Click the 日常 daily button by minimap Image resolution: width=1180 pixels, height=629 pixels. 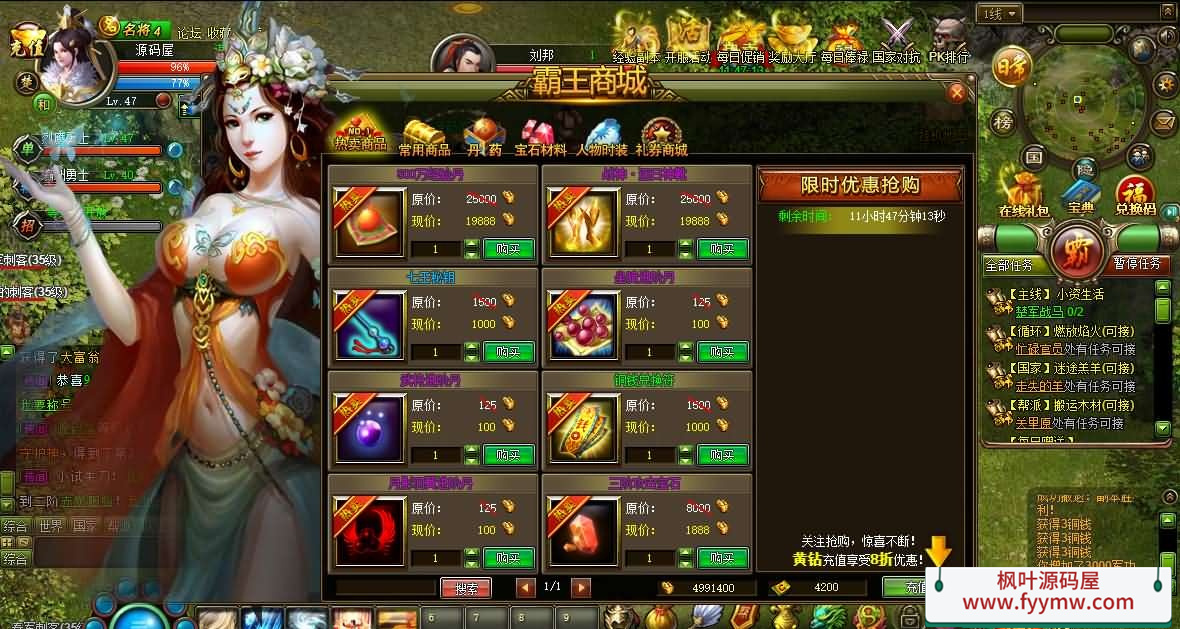click(1009, 66)
